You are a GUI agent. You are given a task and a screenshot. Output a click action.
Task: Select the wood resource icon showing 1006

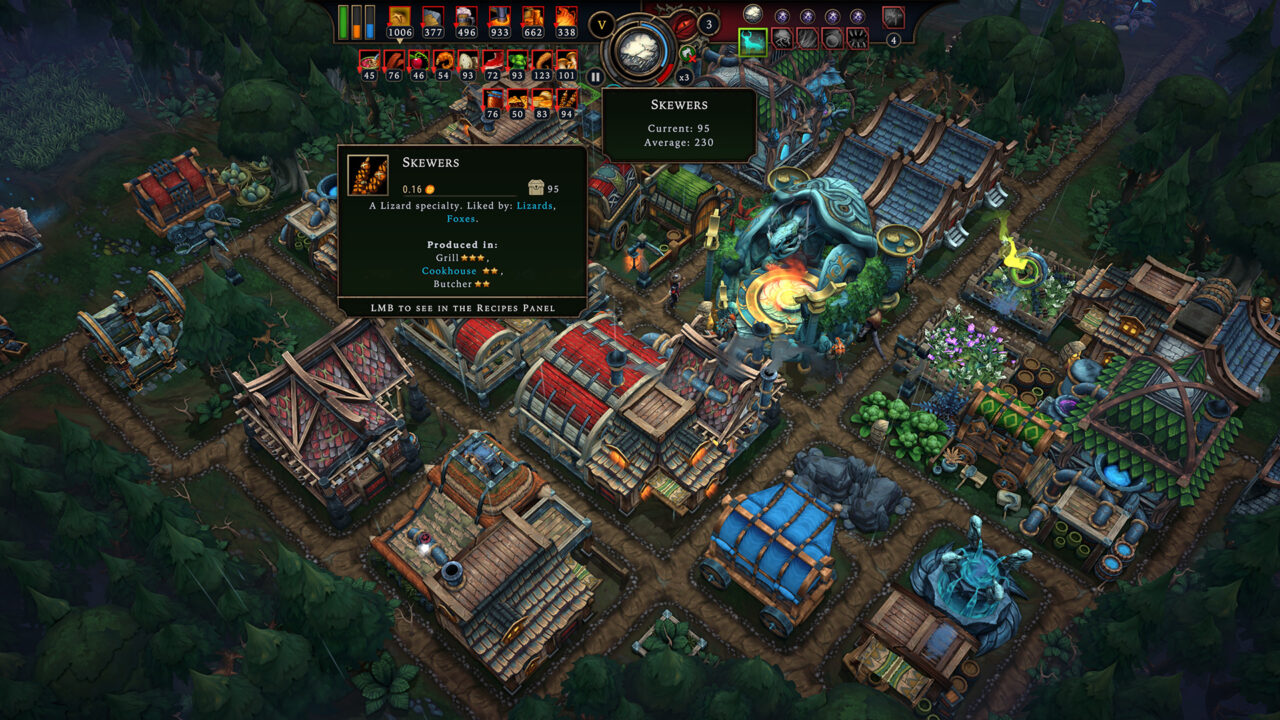(399, 18)
